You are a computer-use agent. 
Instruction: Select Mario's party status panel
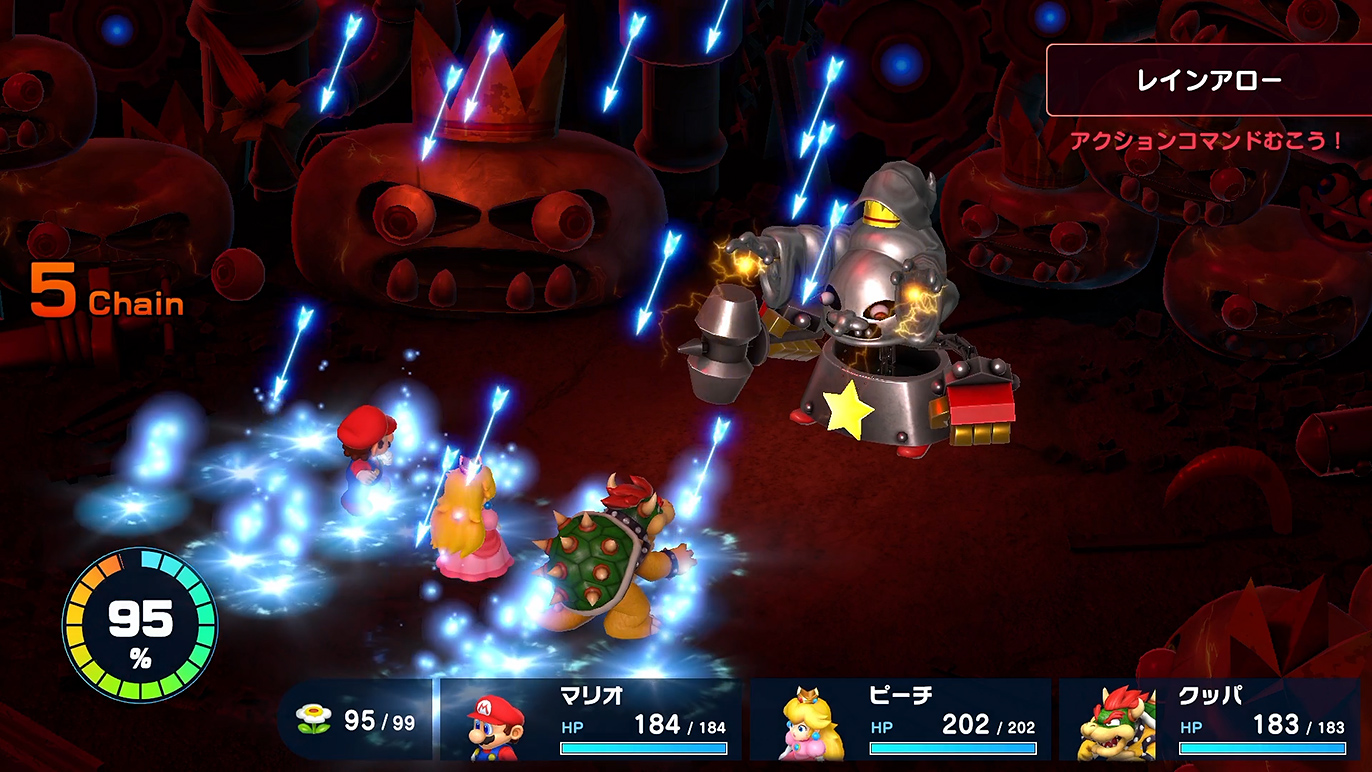(591, 720)
